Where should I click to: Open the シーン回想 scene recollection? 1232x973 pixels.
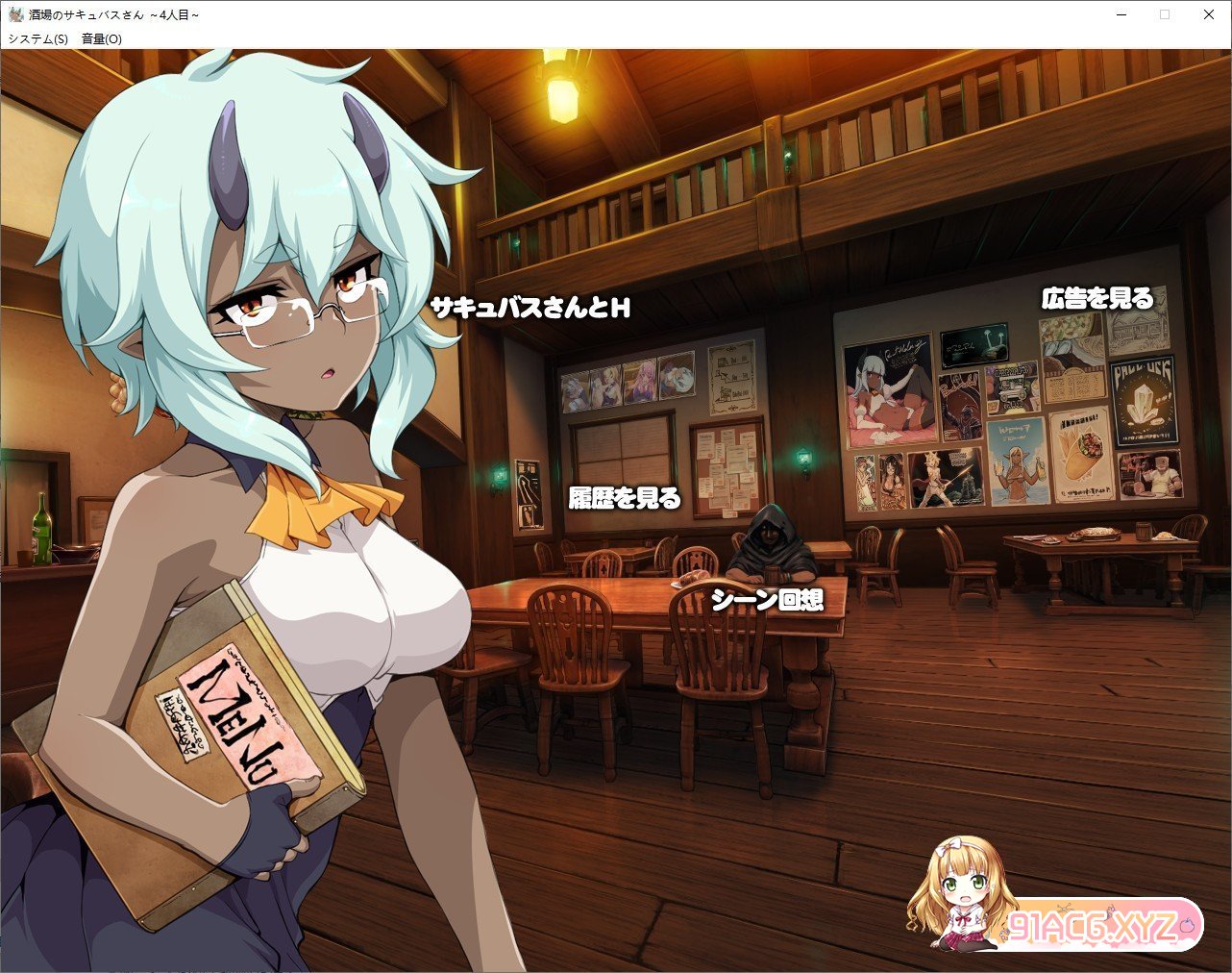767,600
